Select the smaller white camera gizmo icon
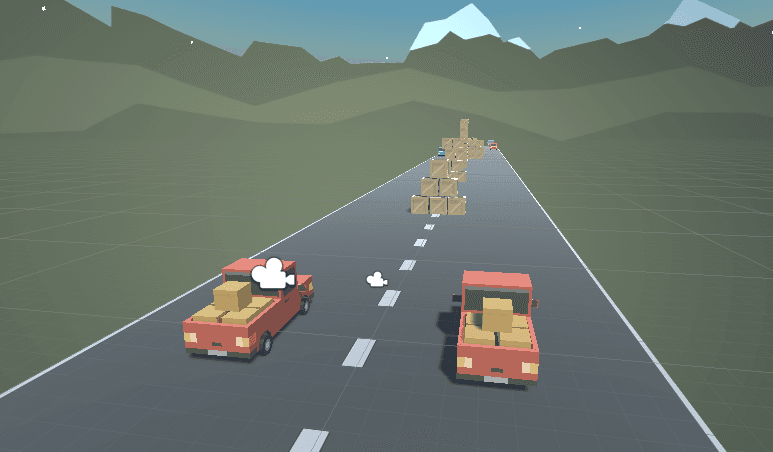Image resolution: width=773 pixels, height=452 pixels. click(x=376, y=280)
